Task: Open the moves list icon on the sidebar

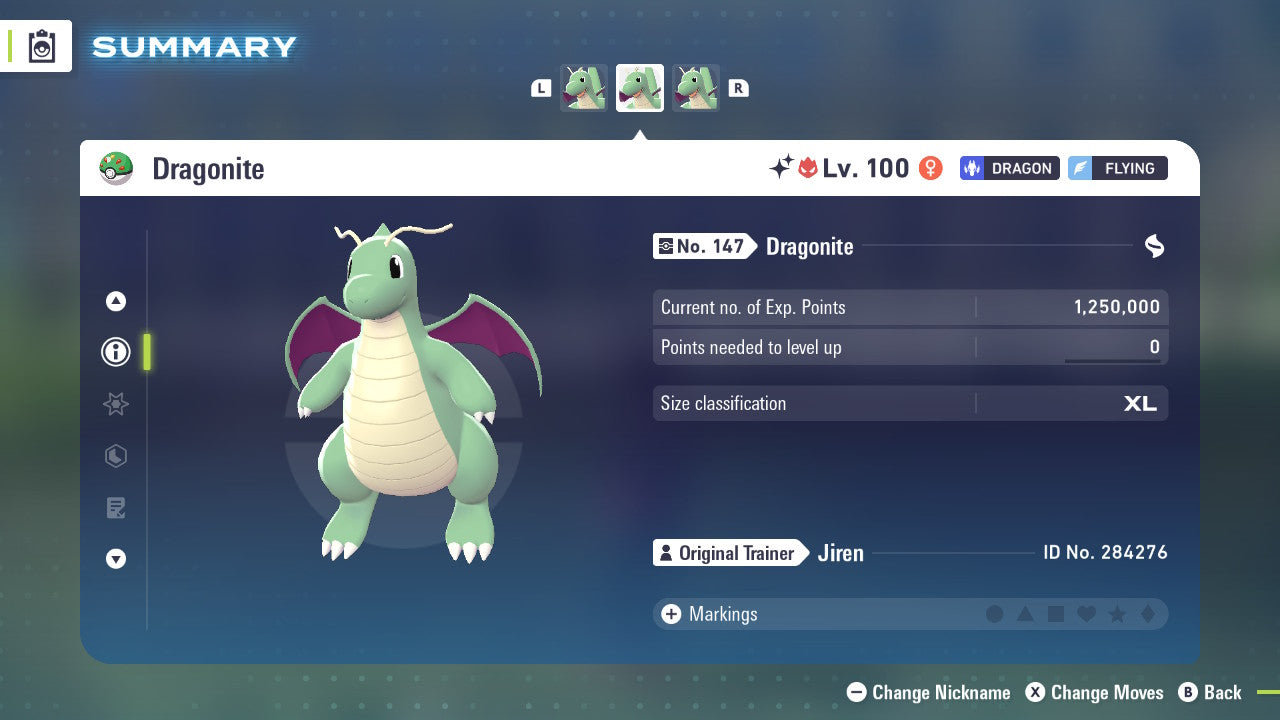Action: (x=115, y=508)
